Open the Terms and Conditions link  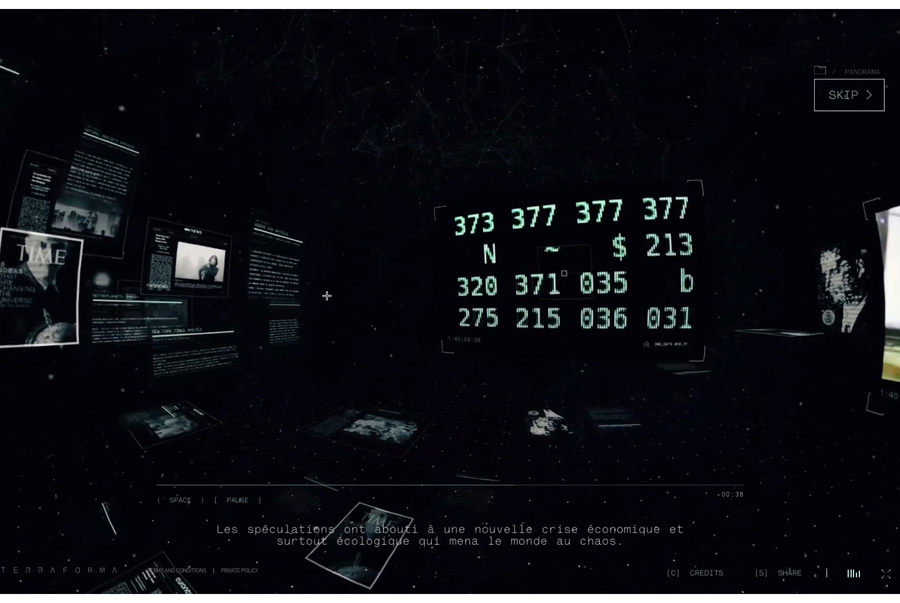[180, 571]
